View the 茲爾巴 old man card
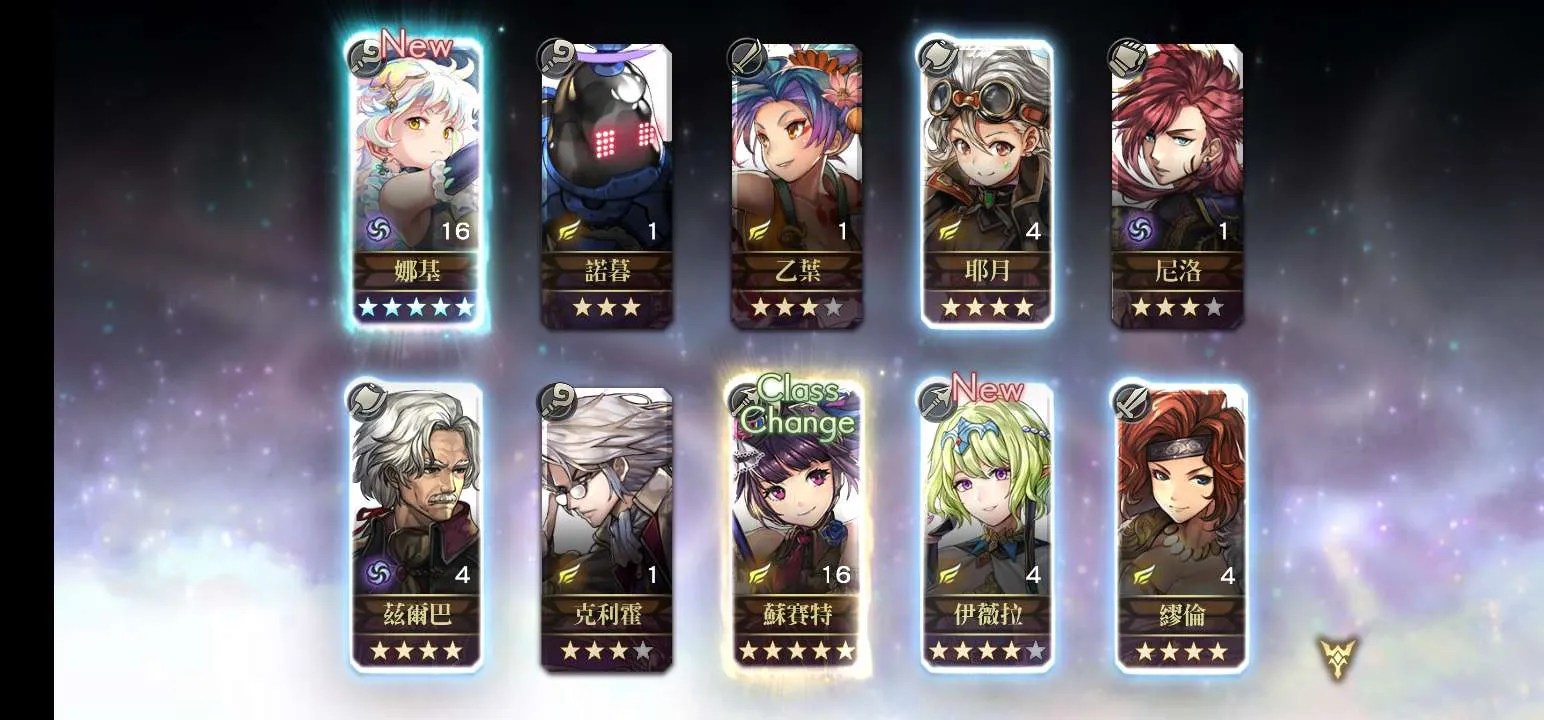The height and width of the screenshot is (720, 1544). click(x=415, y=525)
